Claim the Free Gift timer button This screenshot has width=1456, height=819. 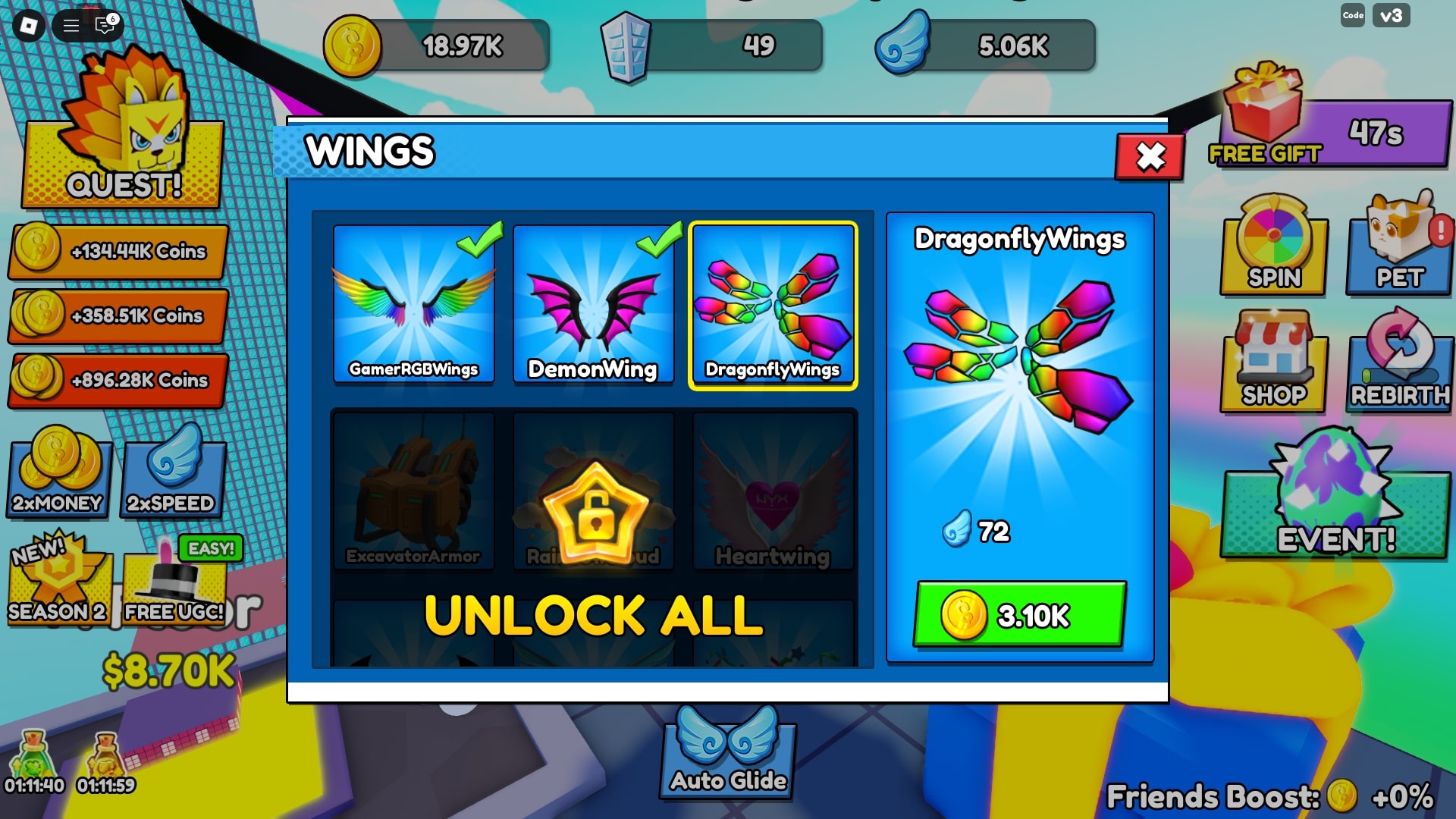(x=1335, y=129)
